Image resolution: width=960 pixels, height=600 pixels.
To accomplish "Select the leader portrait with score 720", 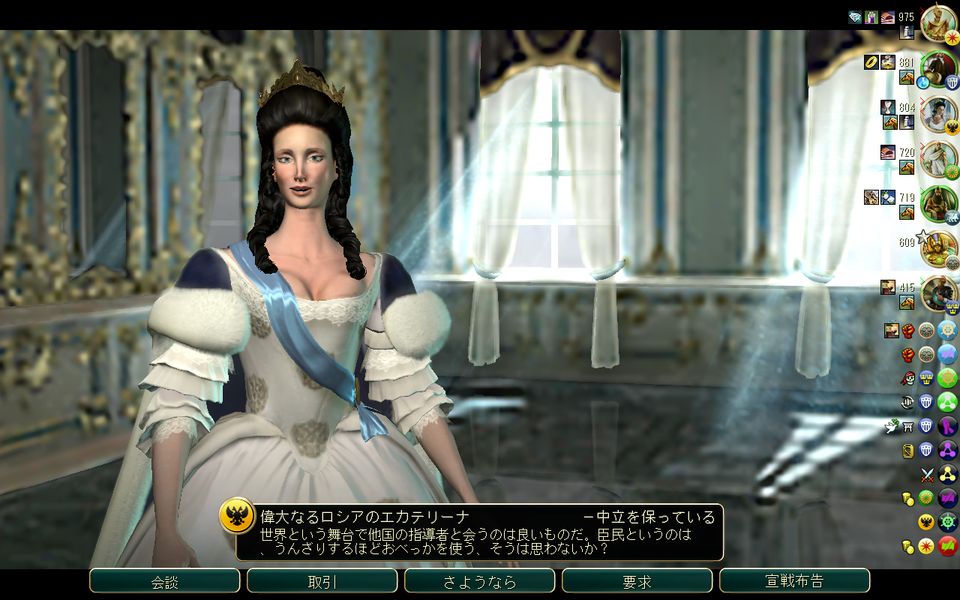I will point(938,158).
